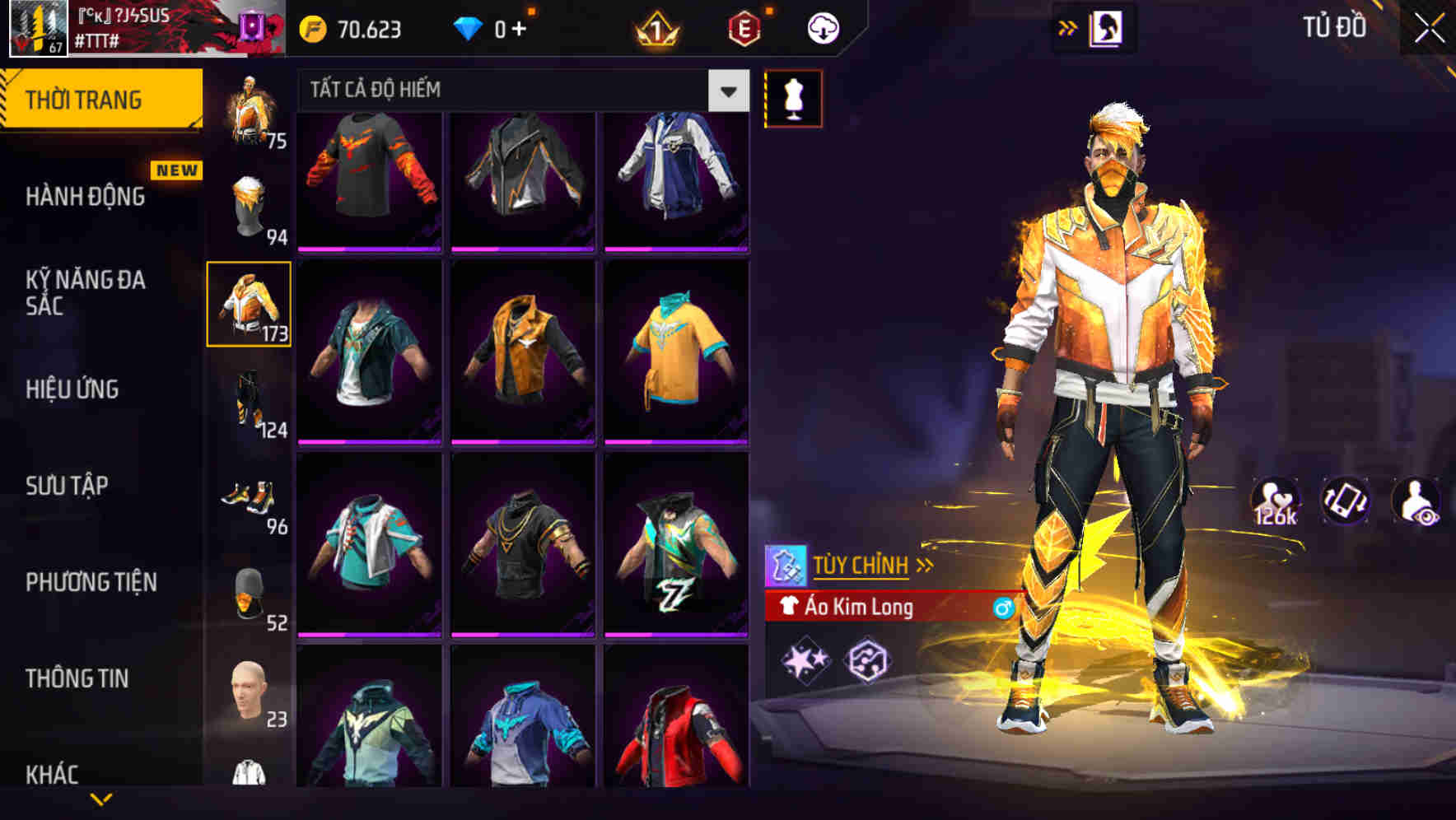This screenshot has height=820, width=1456.
Task: Expand the KHÁC section with down chevron
Action: pos(100,799)
